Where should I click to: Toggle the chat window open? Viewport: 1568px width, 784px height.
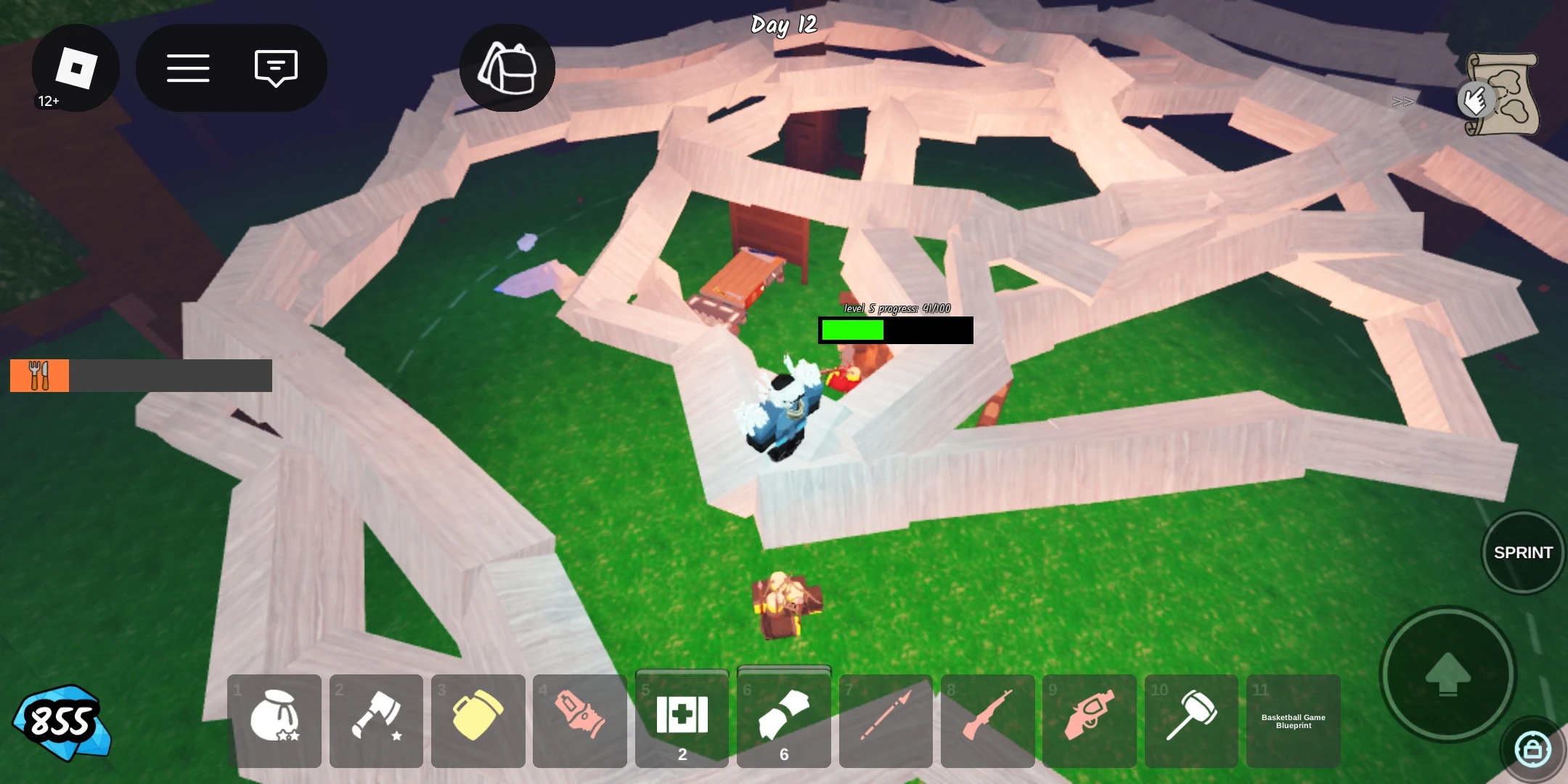tap(274, 67)
